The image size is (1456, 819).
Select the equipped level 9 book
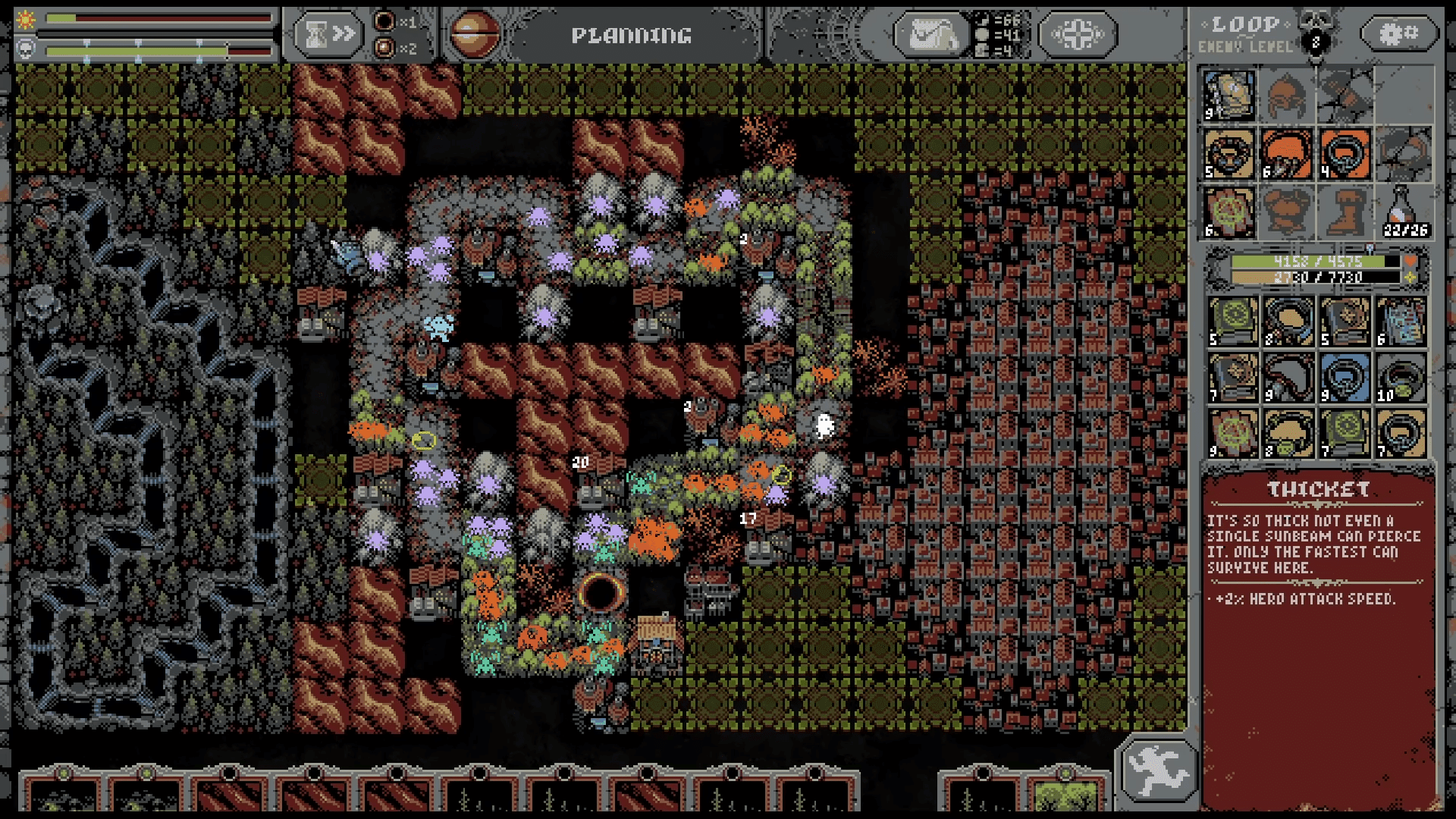point(1229,95)
